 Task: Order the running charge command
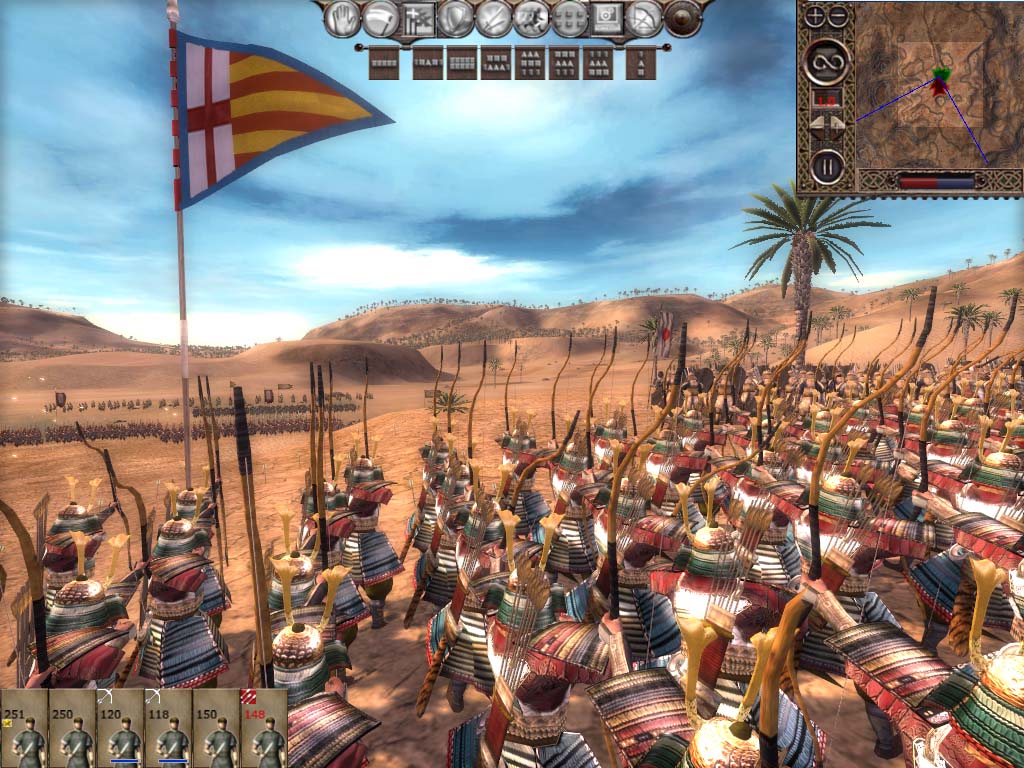[x=532, y=18]
